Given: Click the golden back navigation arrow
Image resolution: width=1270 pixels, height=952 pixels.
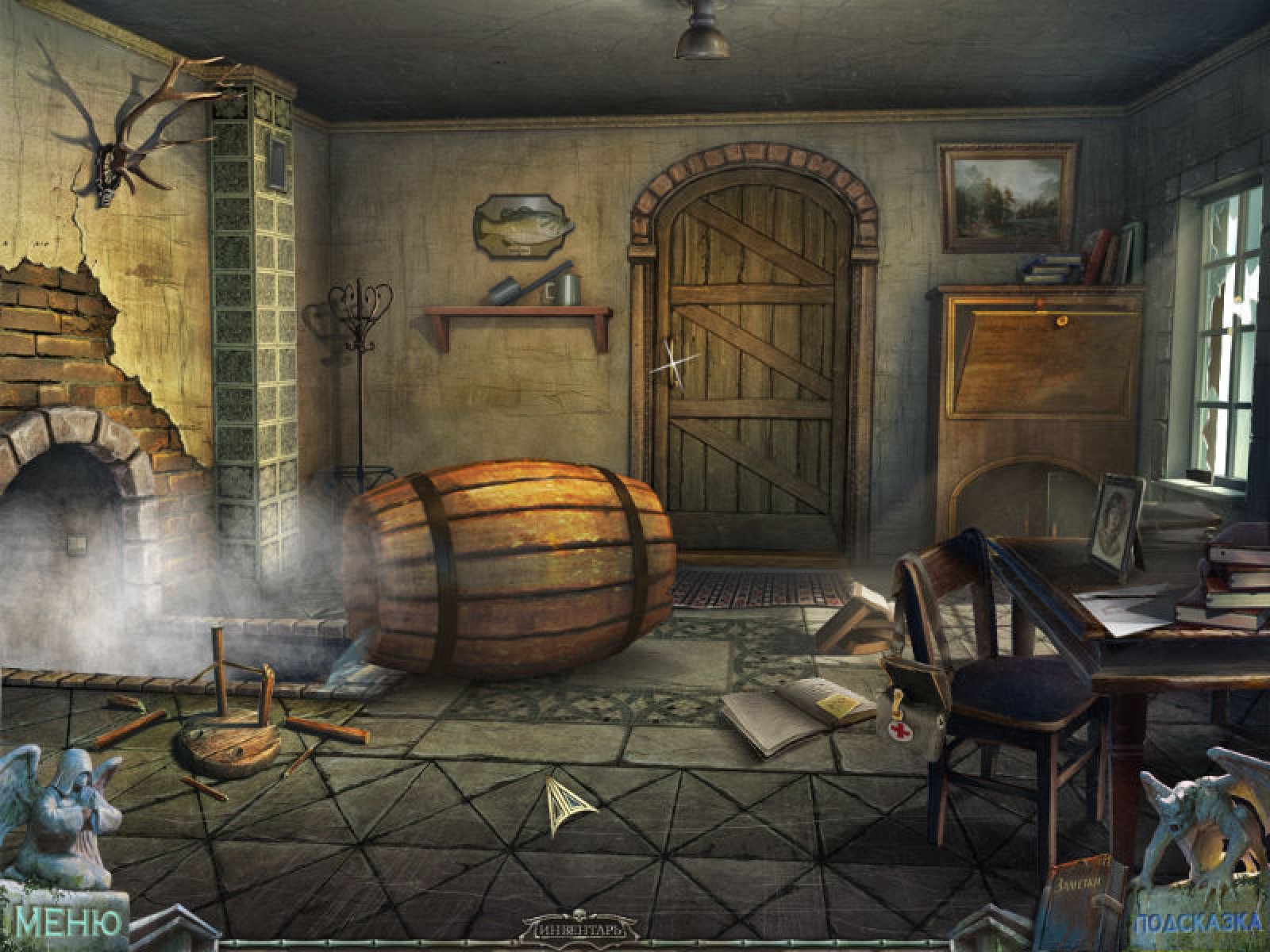Looking at the screenshot, I should pyautogui.click(x=568, y=804).
